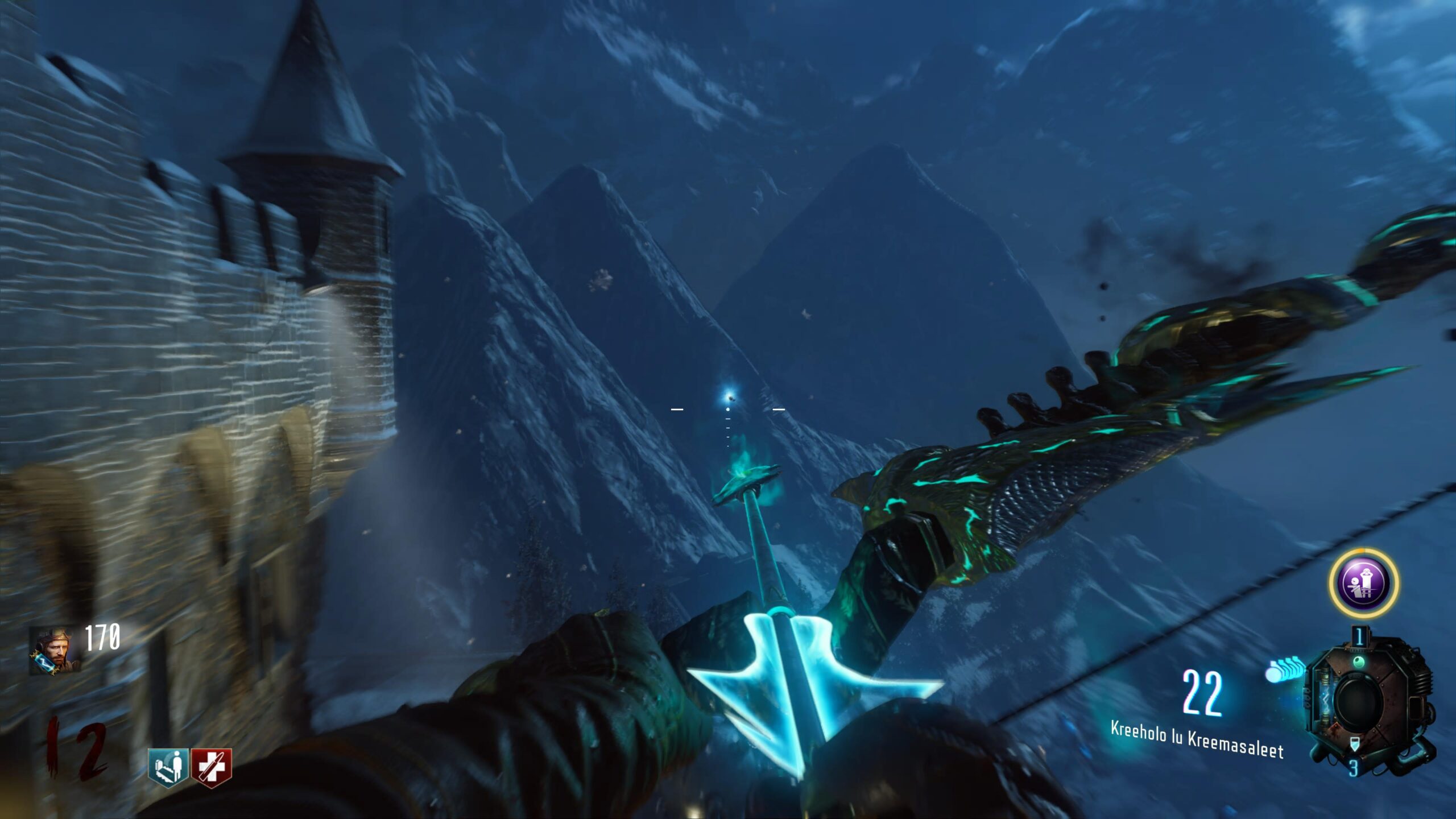The height and width of the screenshot is (819, 1456).
Task: Choose the green orb under slot 1
Action: tap(1359, 661)
